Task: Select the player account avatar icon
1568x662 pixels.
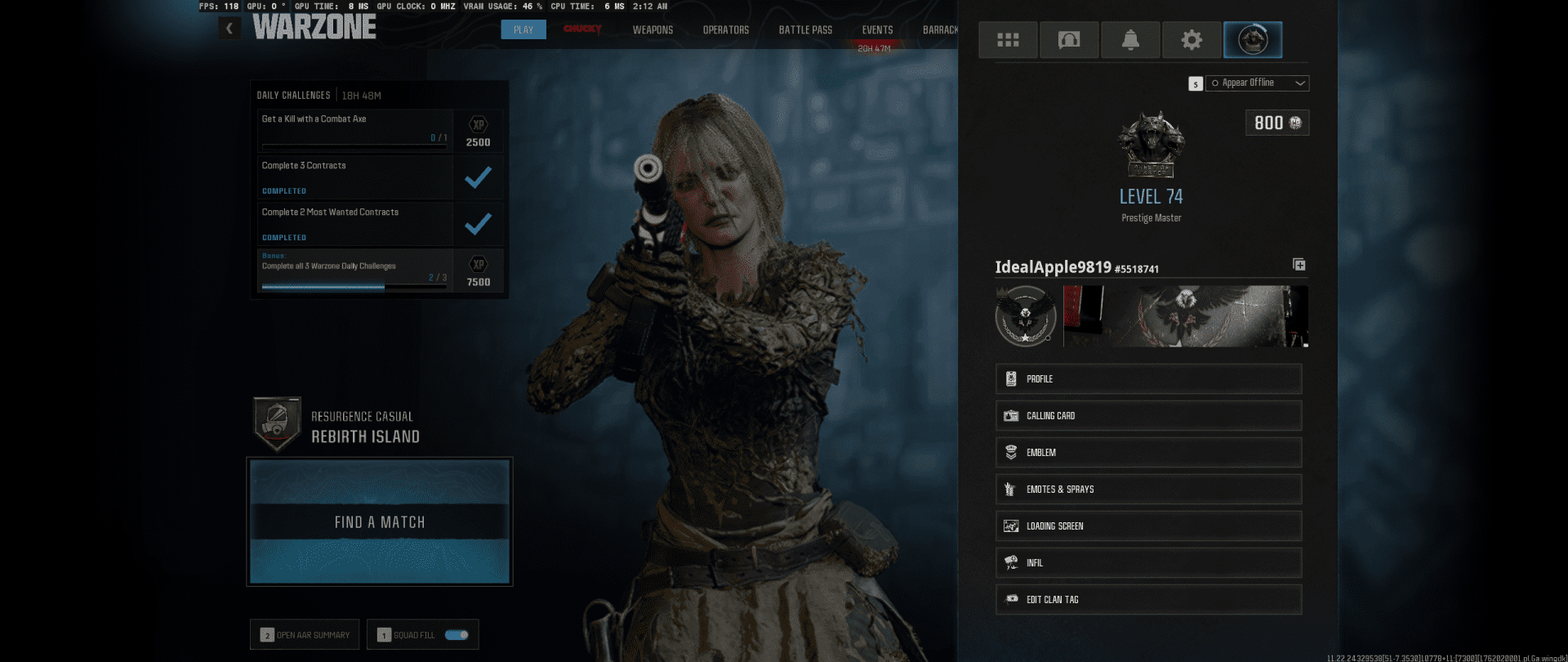Action: (x=1253, y=39)
